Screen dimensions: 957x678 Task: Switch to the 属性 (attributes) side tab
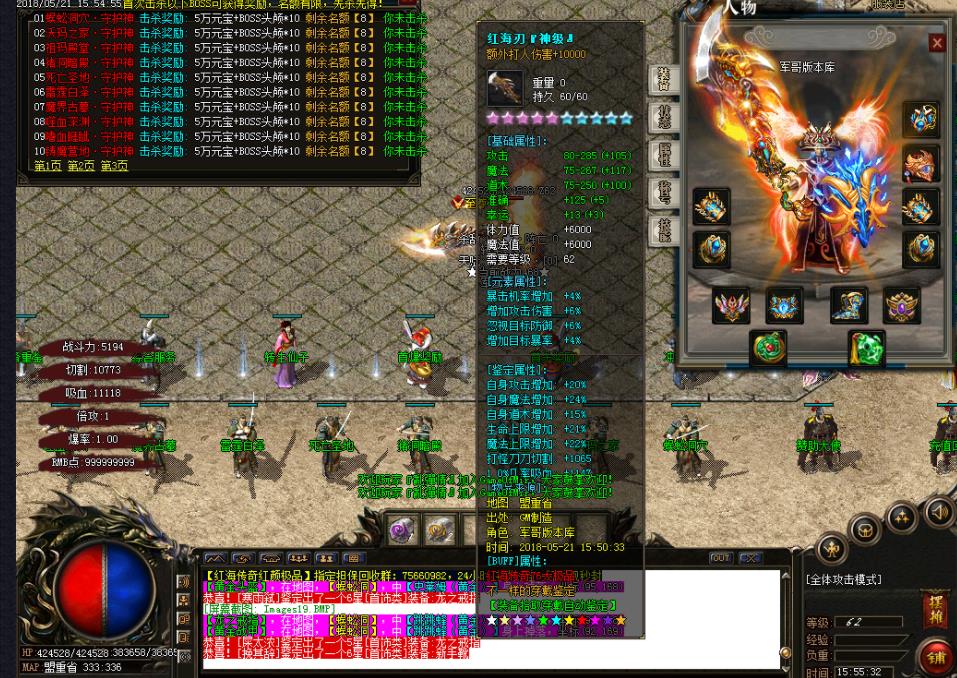point(664,155)
